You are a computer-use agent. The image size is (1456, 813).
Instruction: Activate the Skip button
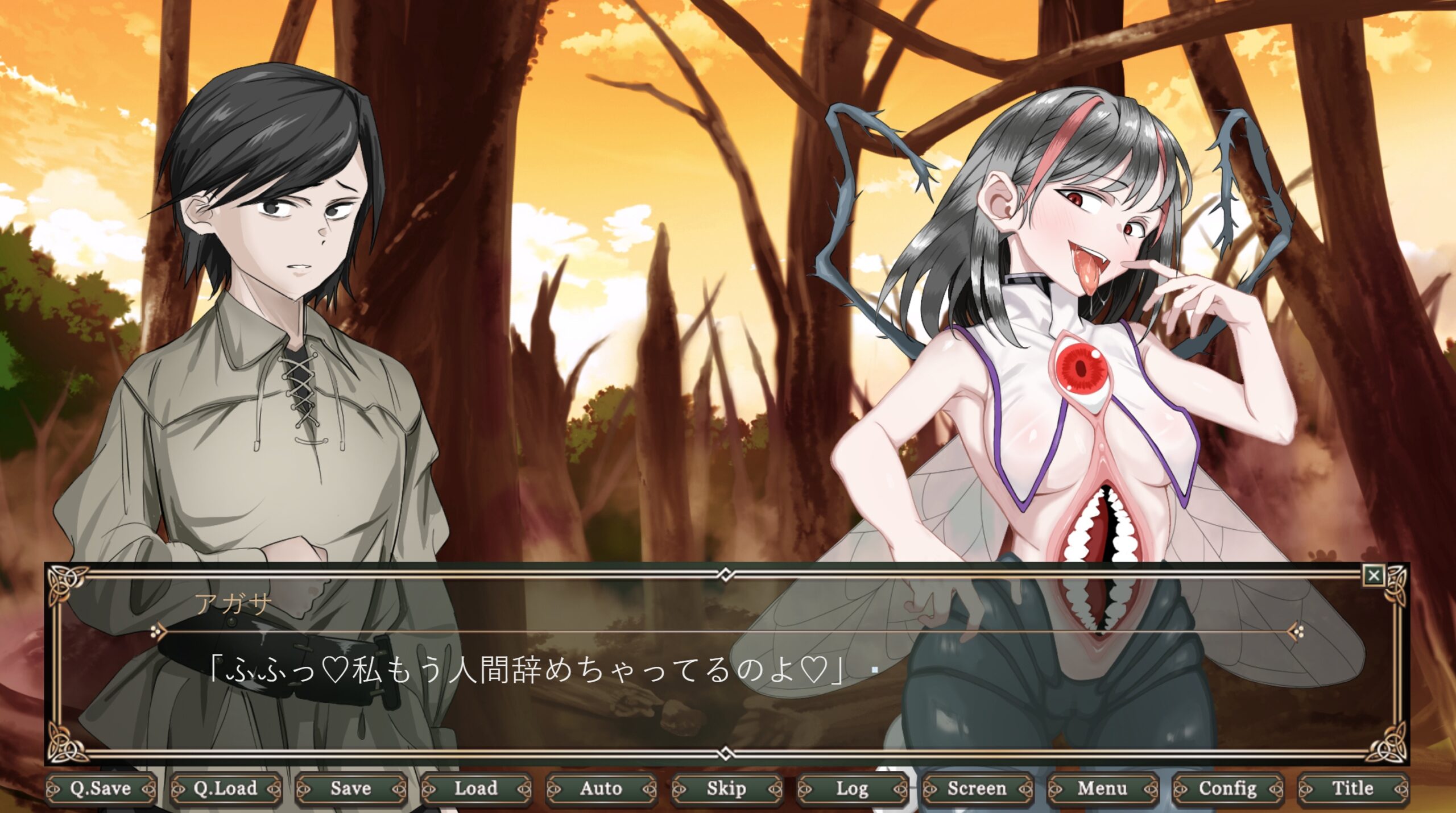click(x=726, y=789)
